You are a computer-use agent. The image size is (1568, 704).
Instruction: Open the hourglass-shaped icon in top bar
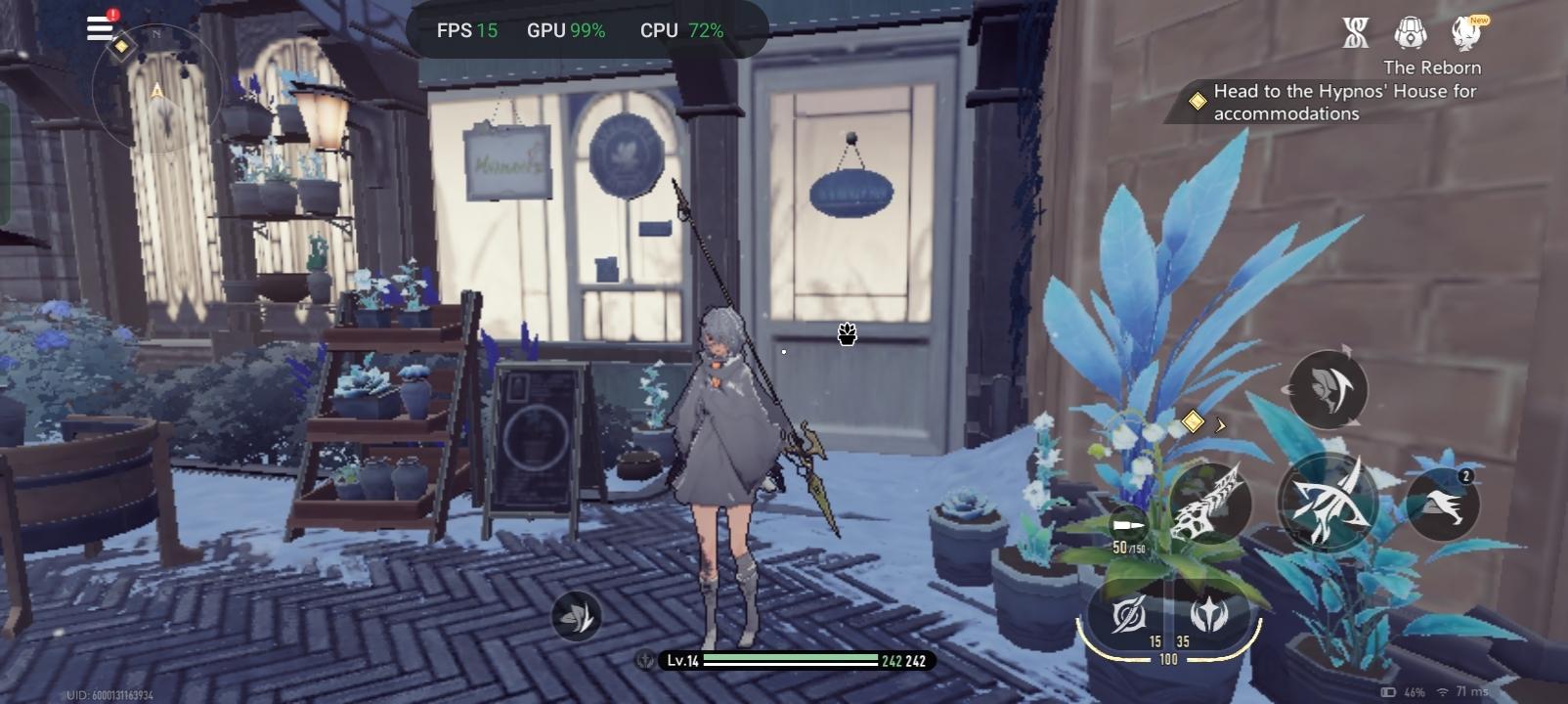coord(1356,33)
